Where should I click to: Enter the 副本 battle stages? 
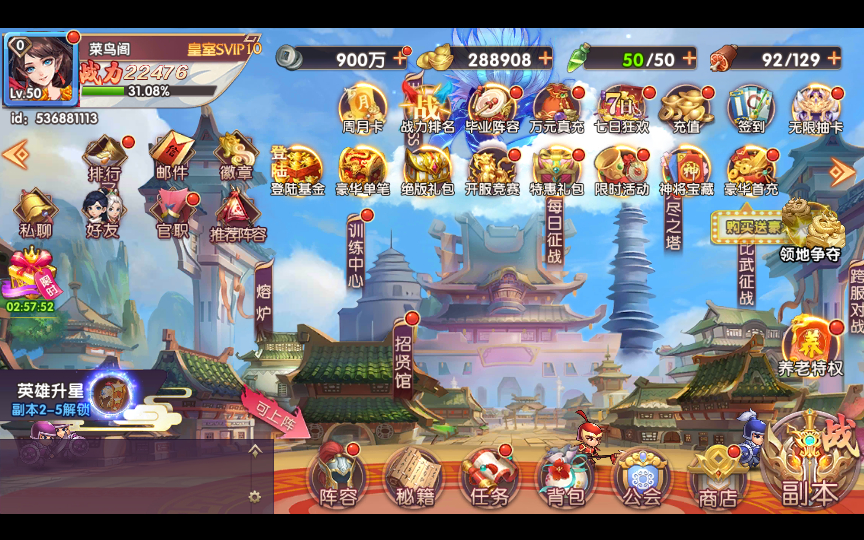pos(810,464)
